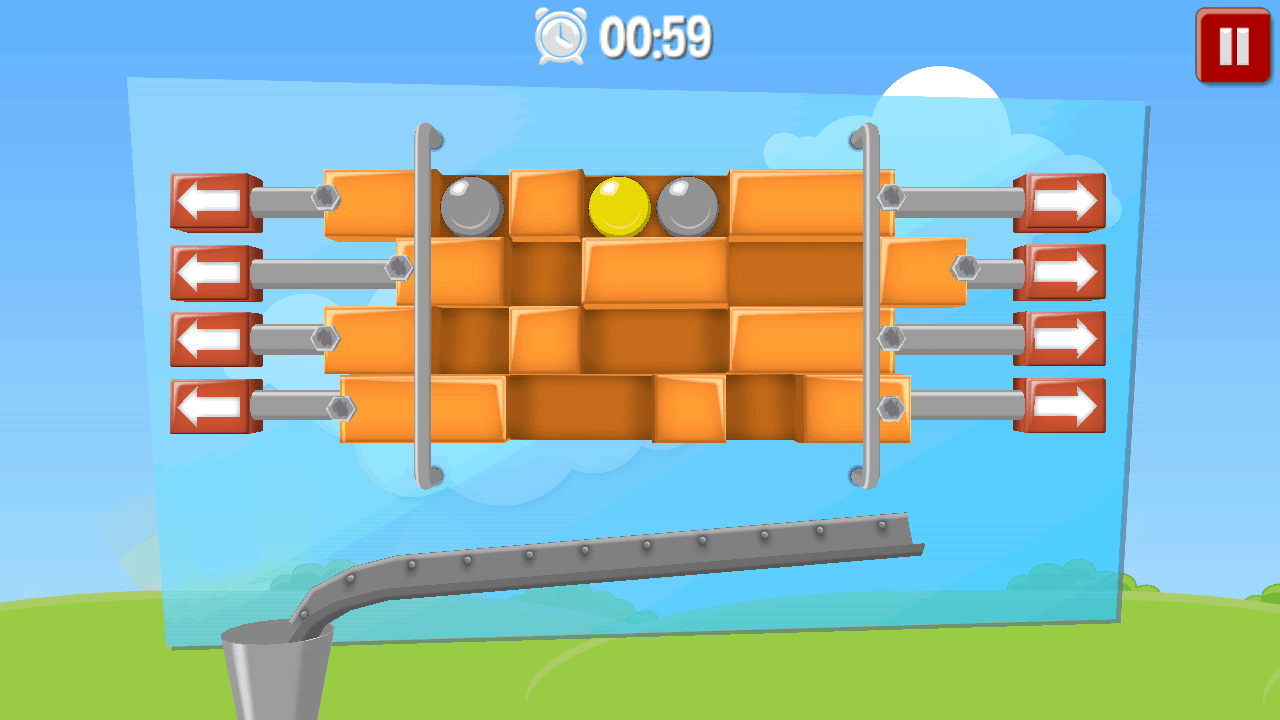Click the third right-pointing arrow pusher
This screenshot has width=1280, height=720.
point(1062,337)
